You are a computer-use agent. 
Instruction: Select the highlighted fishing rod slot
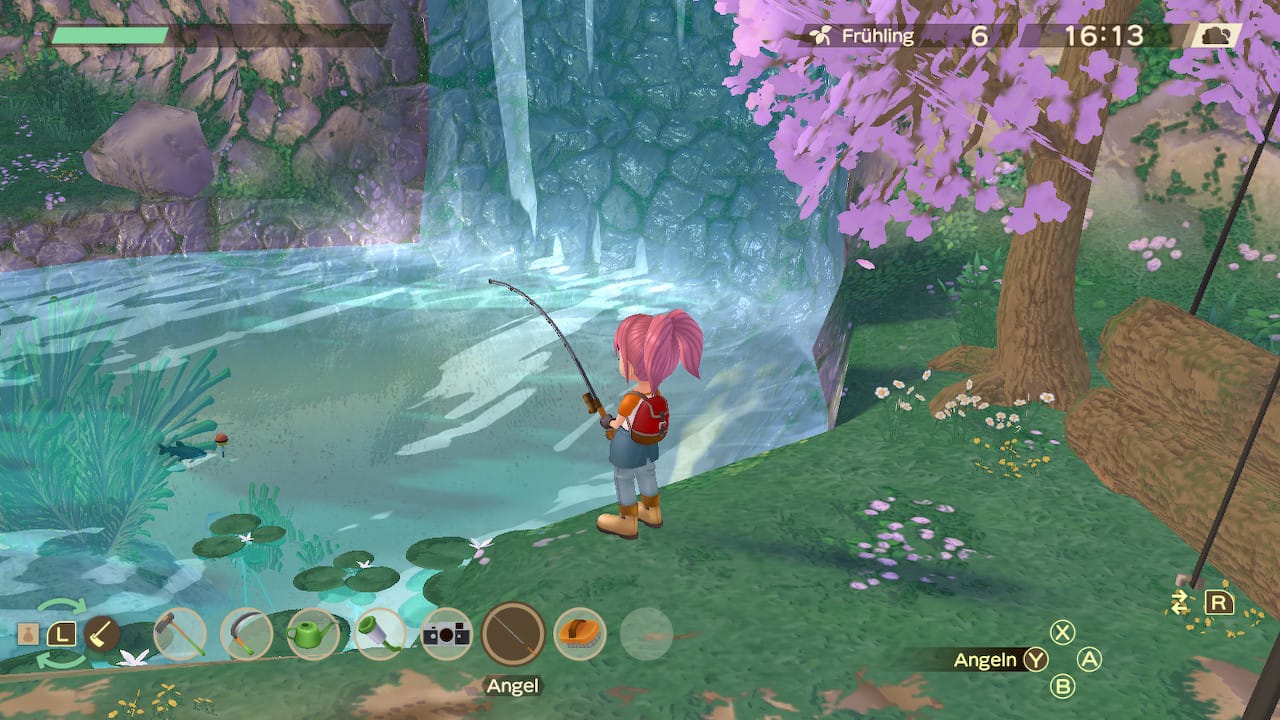(x=513, y=634)
